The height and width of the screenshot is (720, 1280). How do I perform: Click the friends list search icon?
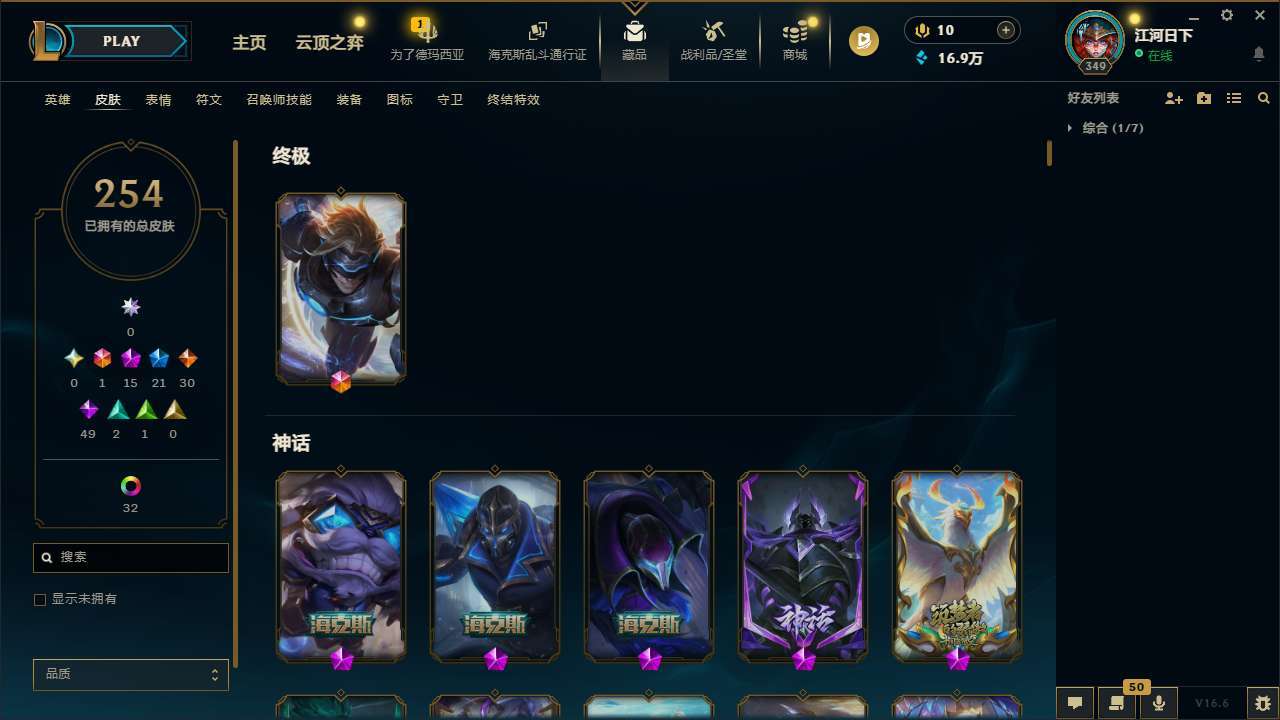1264,98
